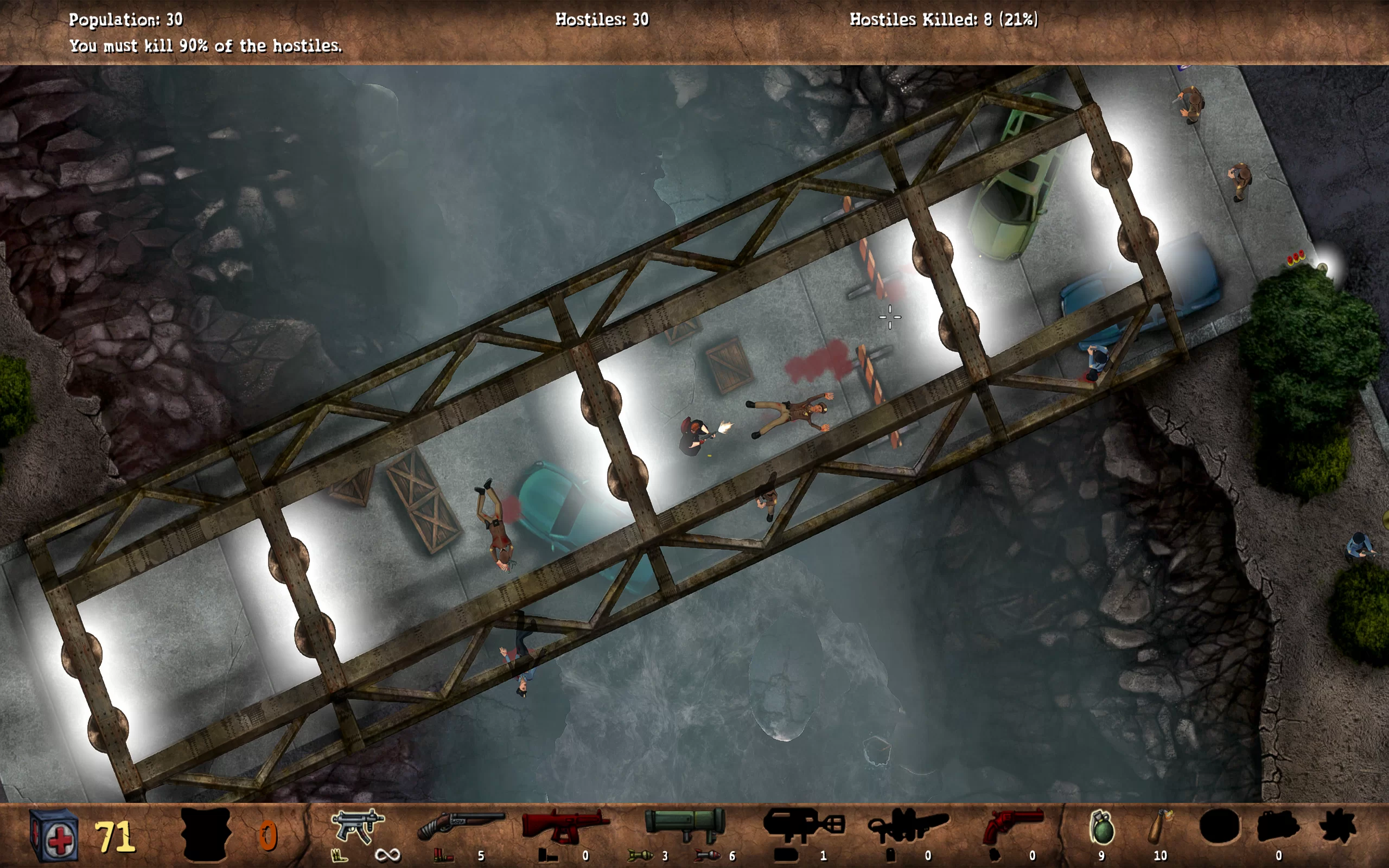Select the napalm launcher silhouette
The image size is (1389, 868).
pos(803,826)
